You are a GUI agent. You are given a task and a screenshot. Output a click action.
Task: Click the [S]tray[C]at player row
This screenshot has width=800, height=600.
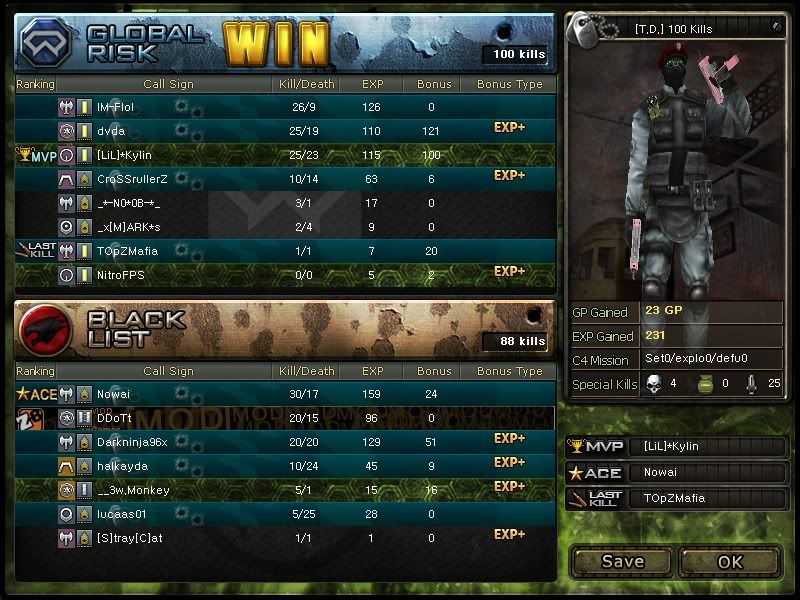pyautogui.click(x=130, y=538)
